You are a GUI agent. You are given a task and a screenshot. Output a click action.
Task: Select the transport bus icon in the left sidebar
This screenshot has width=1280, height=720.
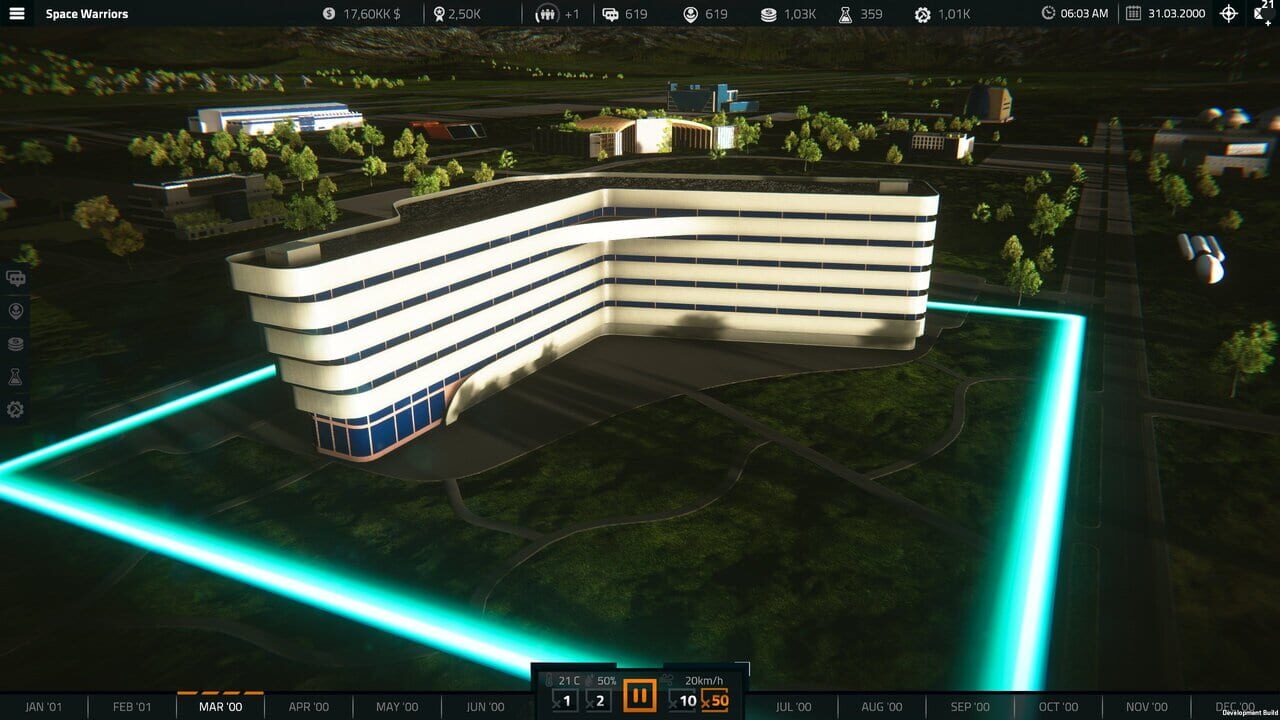pos(15,278)
